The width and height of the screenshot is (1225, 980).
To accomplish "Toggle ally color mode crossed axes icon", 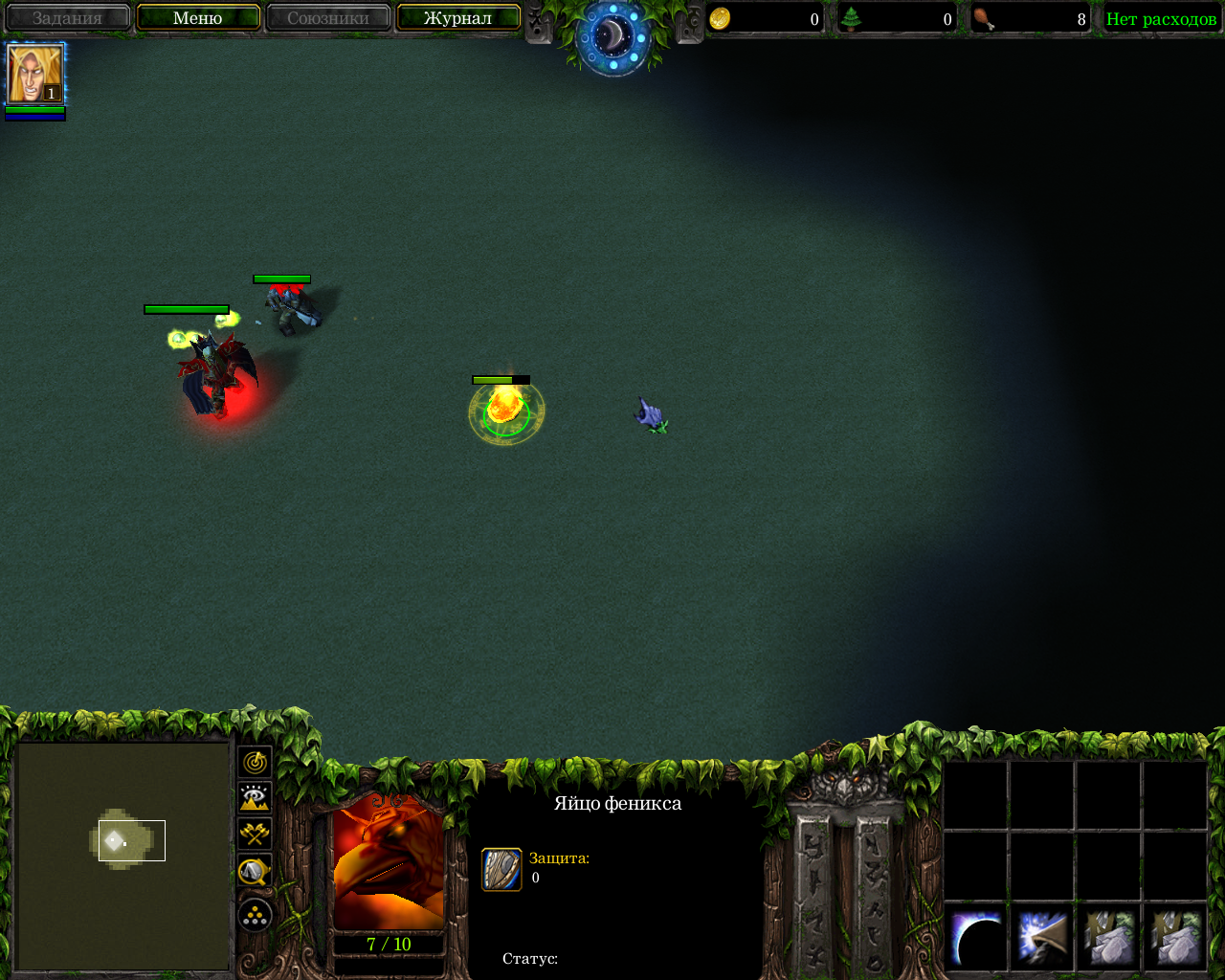I will pyautogui.click(x=256, y=834).
